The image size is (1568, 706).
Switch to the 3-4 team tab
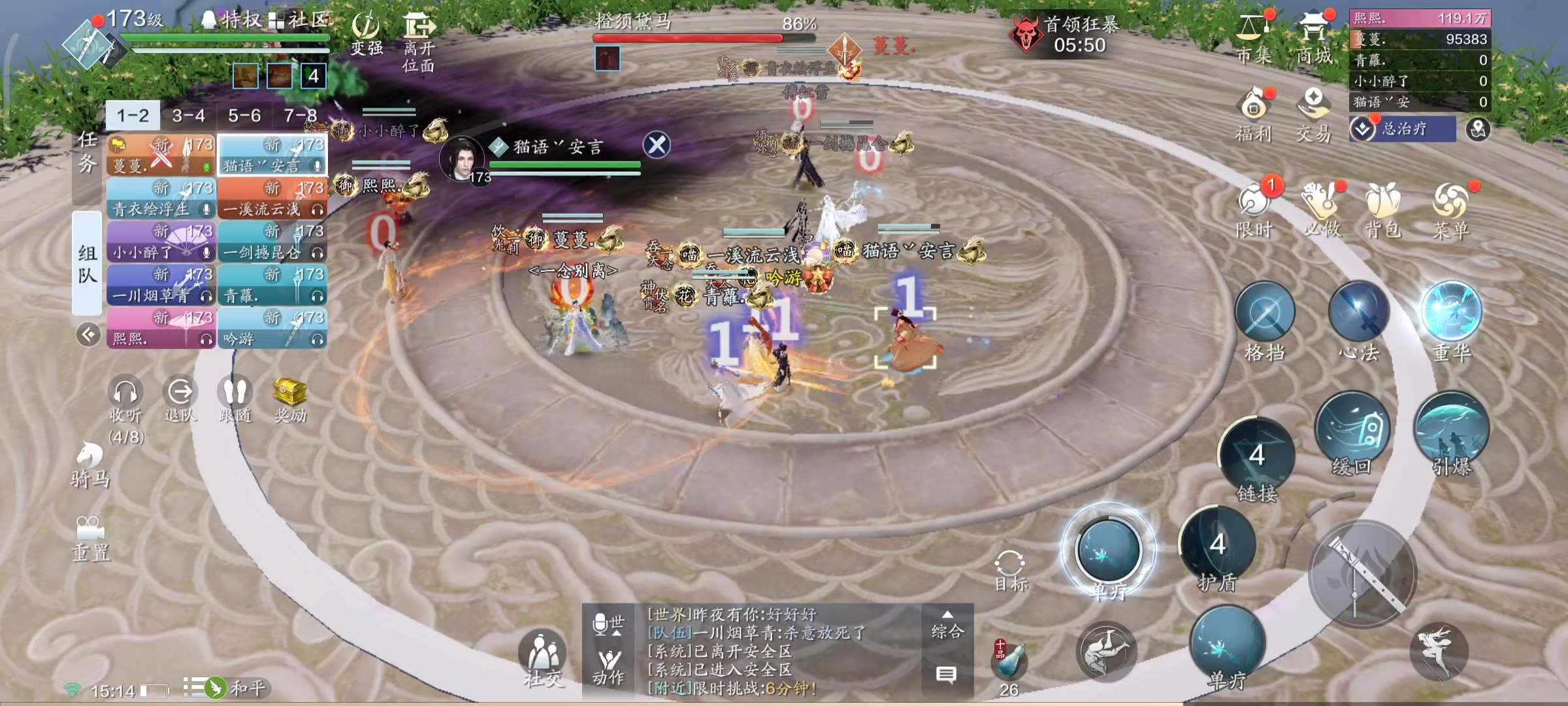pyautogui.click(x=189, y=116)
